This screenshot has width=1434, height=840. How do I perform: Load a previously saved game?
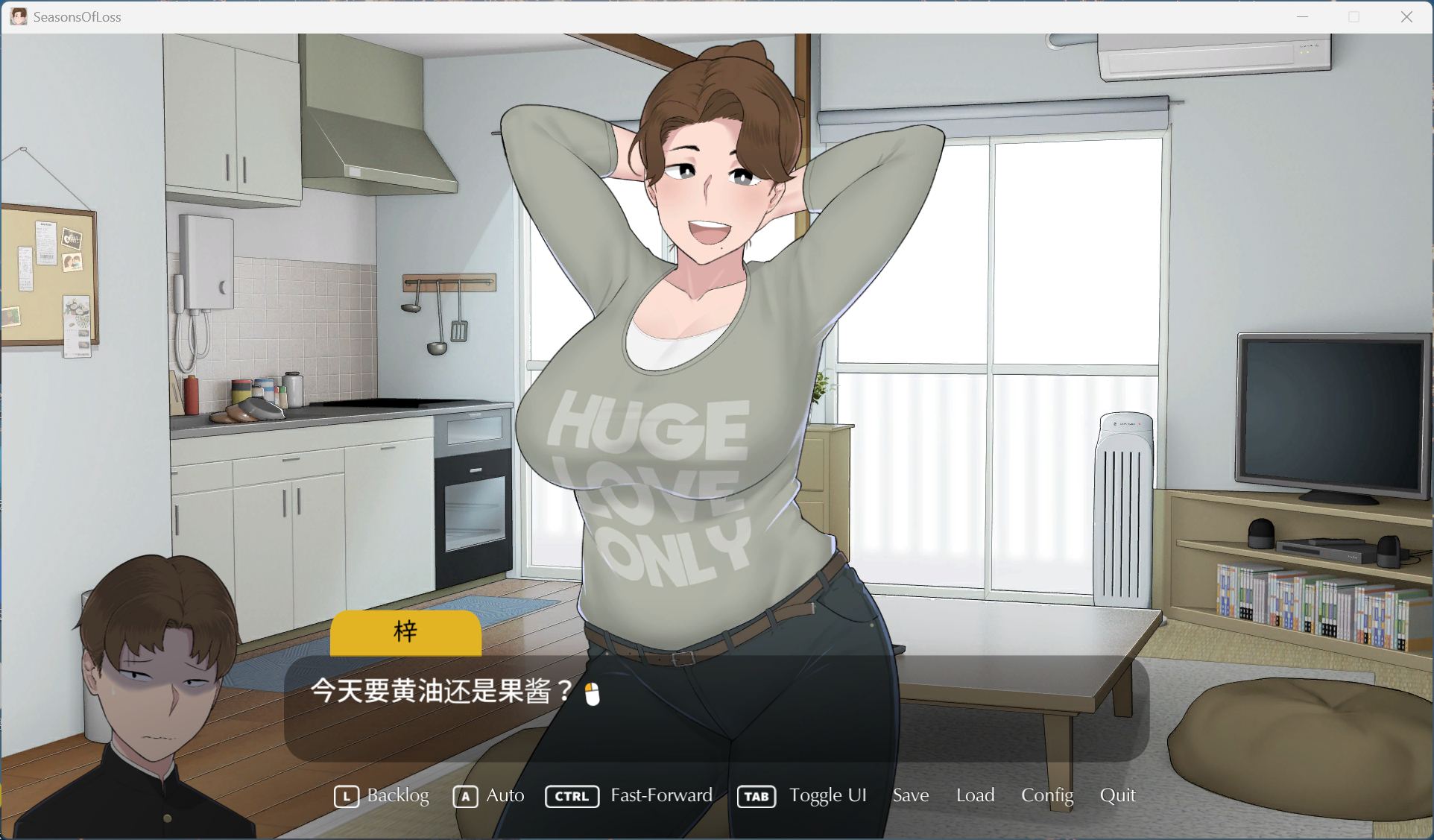coord(975,796)
